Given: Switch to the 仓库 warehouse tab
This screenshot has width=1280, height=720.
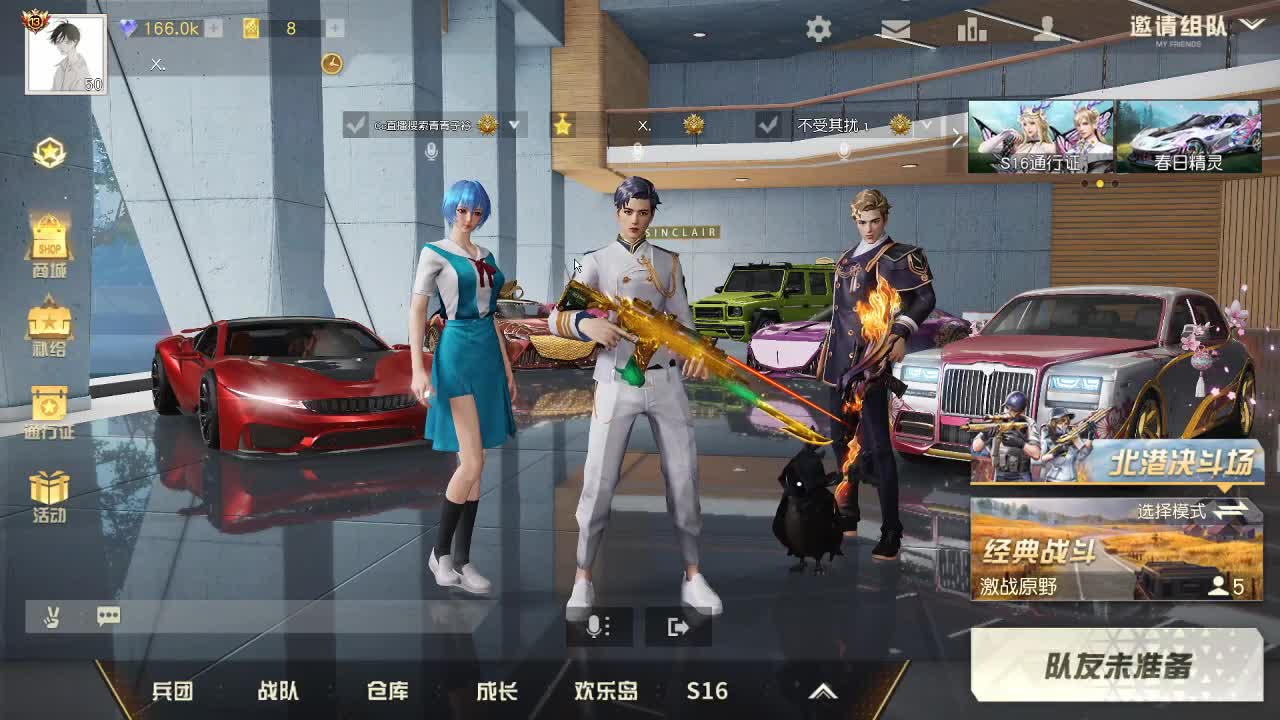Looking at the screenshot, I should [x=388, y=690].
